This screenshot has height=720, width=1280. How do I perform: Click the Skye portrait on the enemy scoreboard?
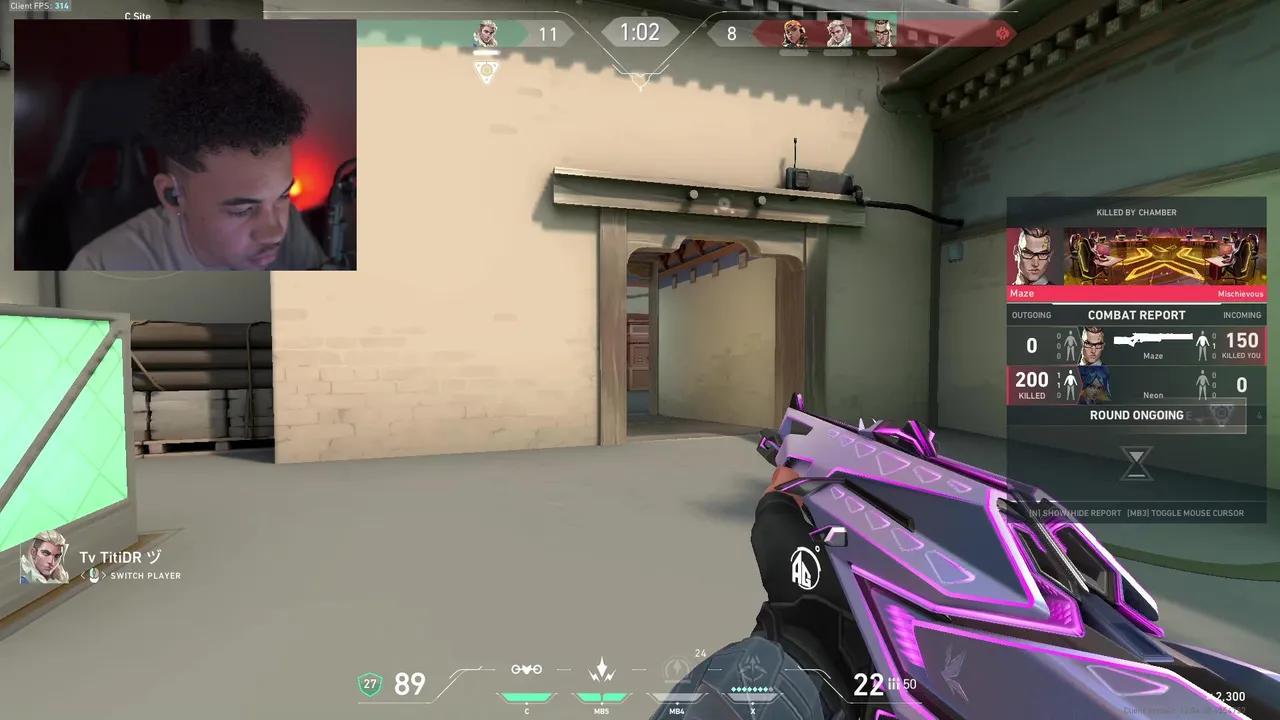(795, 33)
